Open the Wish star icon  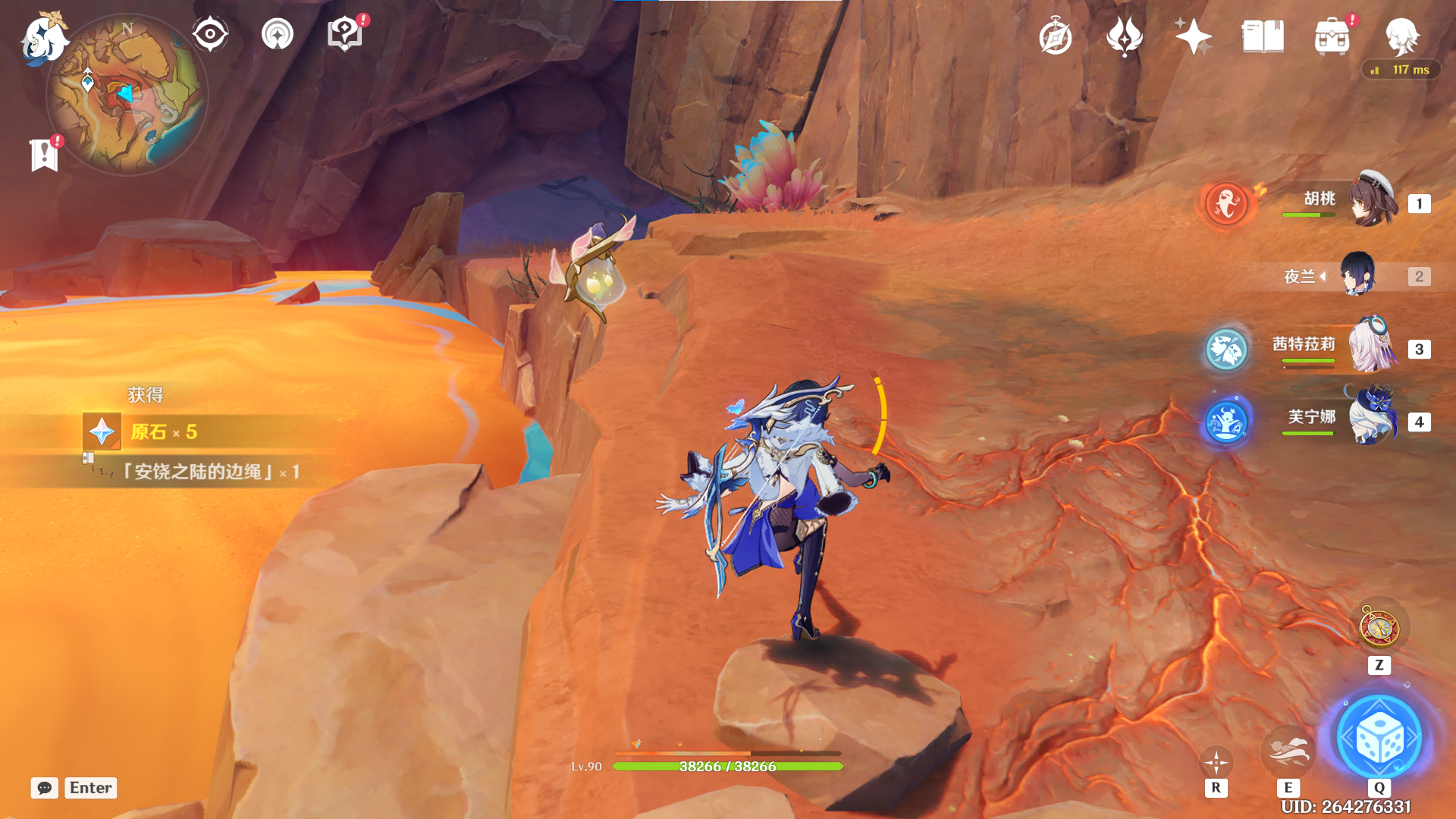click(1193, 36)
